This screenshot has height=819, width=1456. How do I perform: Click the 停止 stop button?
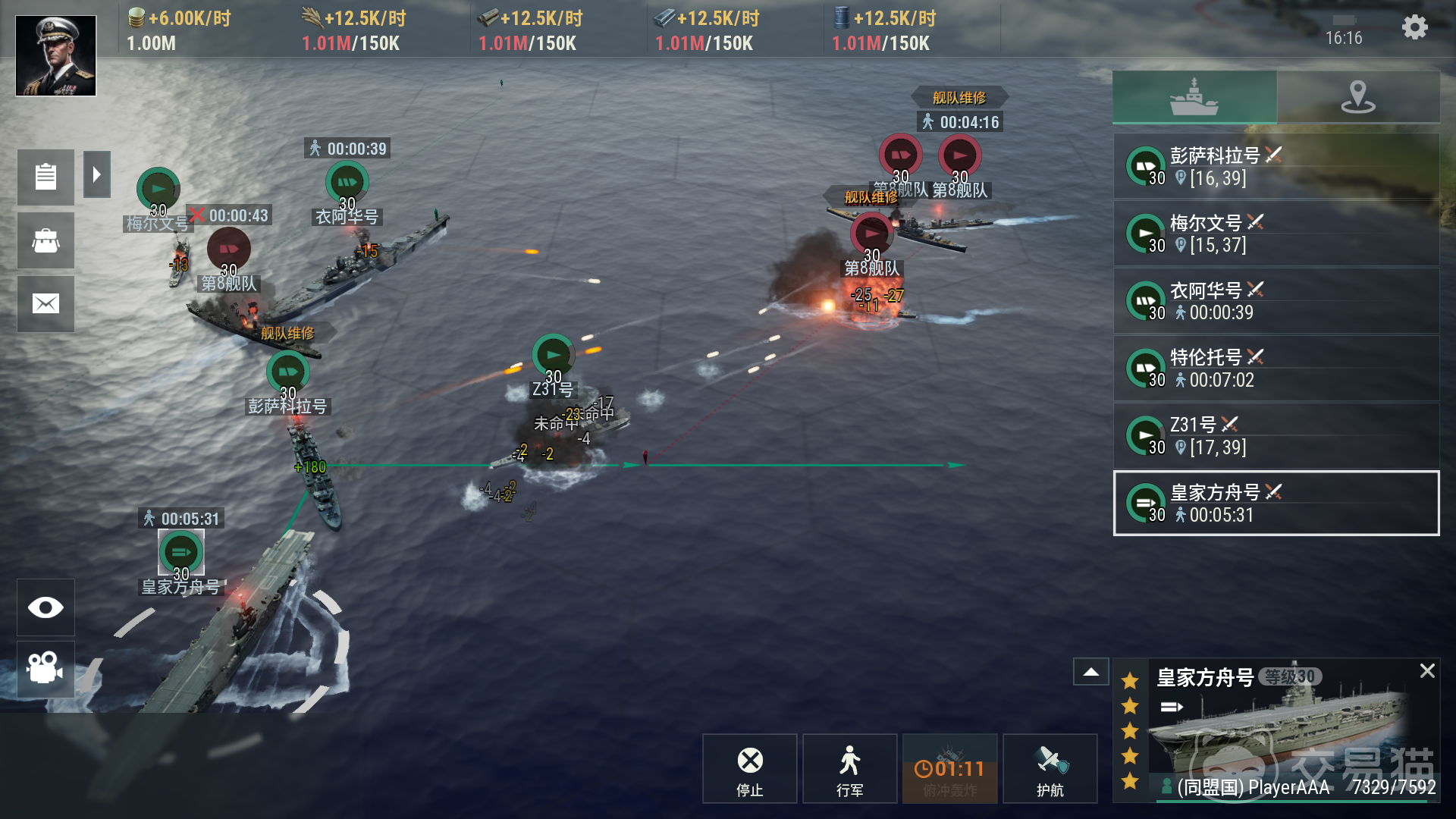(750, 769)
